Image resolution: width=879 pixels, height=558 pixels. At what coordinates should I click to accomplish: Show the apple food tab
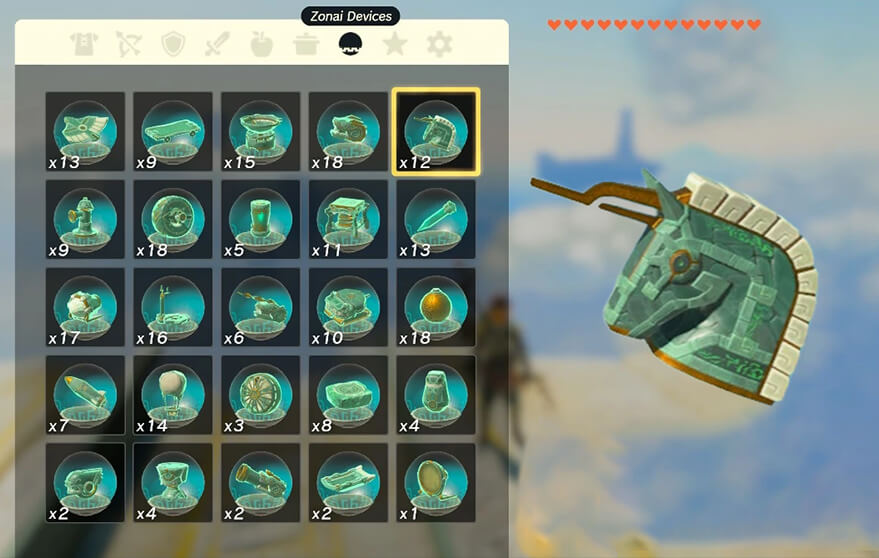[262, 44]
